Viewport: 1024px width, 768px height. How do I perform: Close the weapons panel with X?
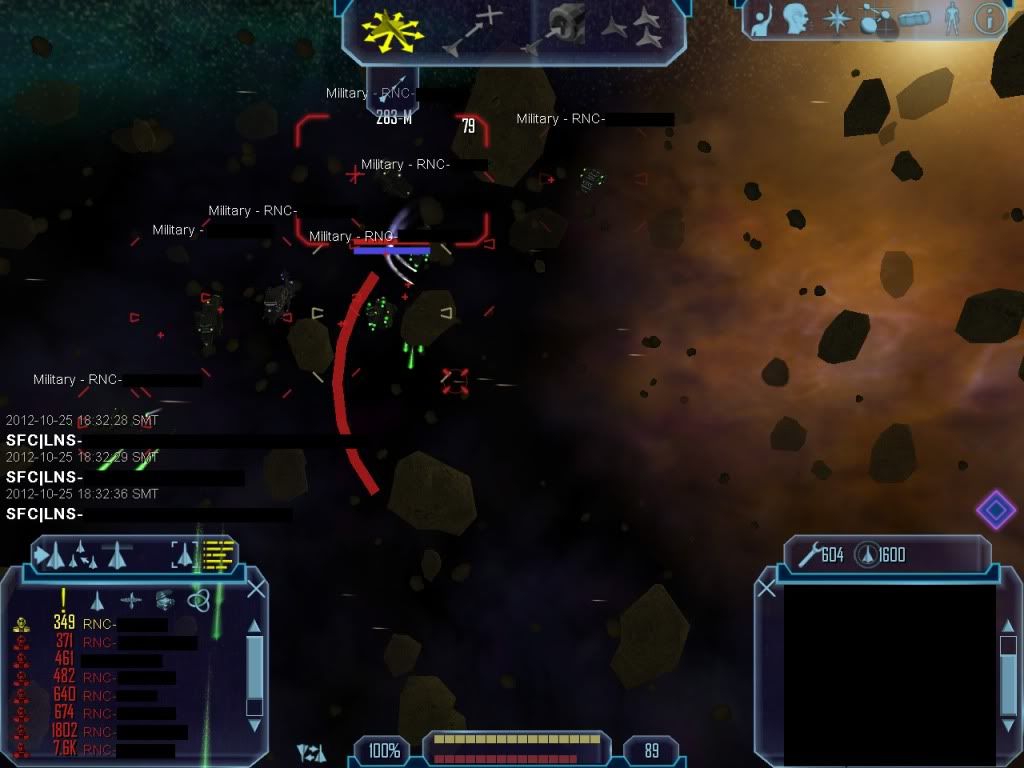tap(767, 589)
